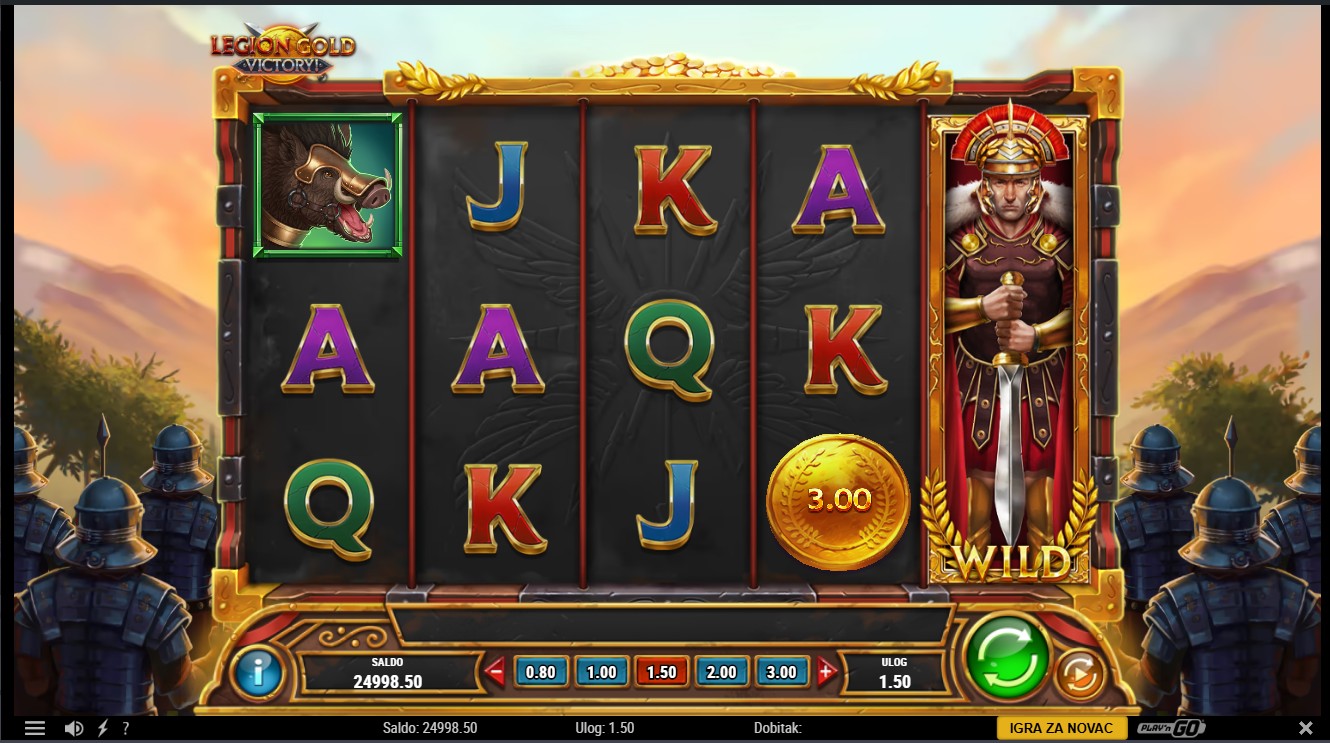Decrease bet with the left arrow
Screen dimensions: 1330x743
(x=495, y=672)
